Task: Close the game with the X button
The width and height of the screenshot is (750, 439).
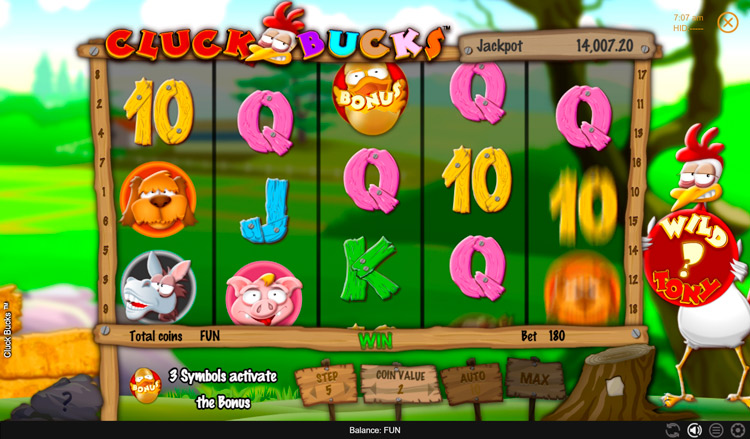Action: click(x=727, y=22)
